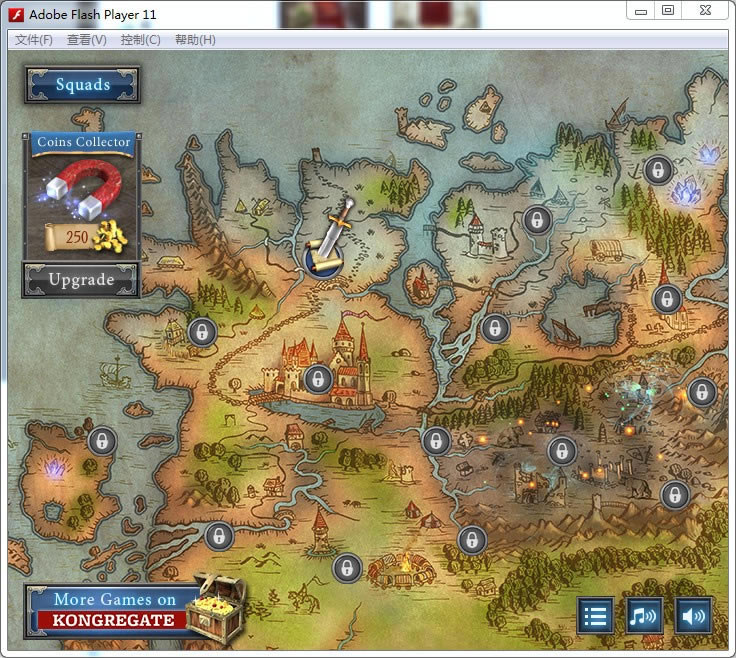The height and width of the screenshot is (658, 736).
Task: Open the 帮助(H) menu
Action: click(195, 40)
